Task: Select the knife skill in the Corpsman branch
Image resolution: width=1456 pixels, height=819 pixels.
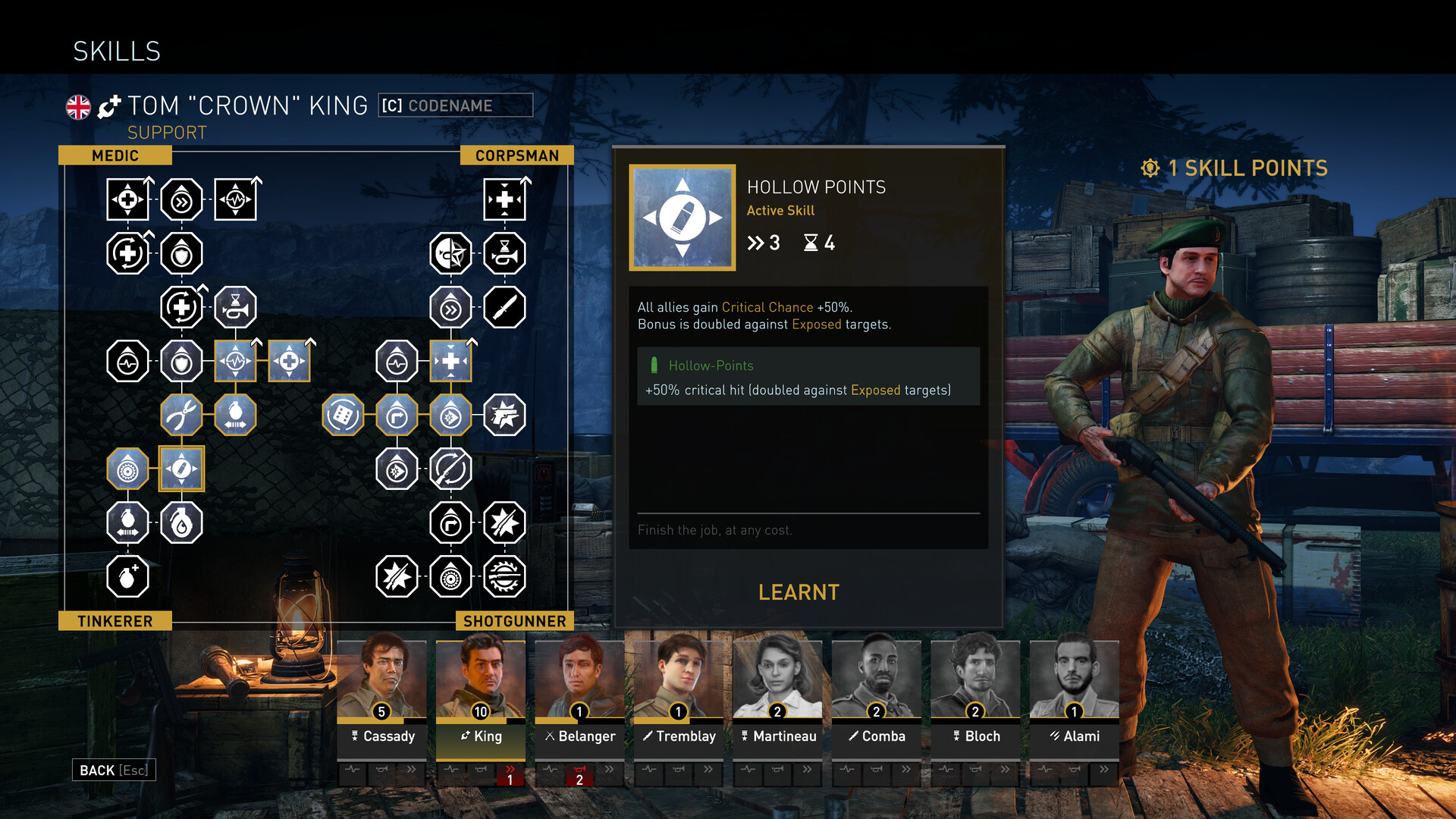Action: pyautogui.click(x=504, y=308)
